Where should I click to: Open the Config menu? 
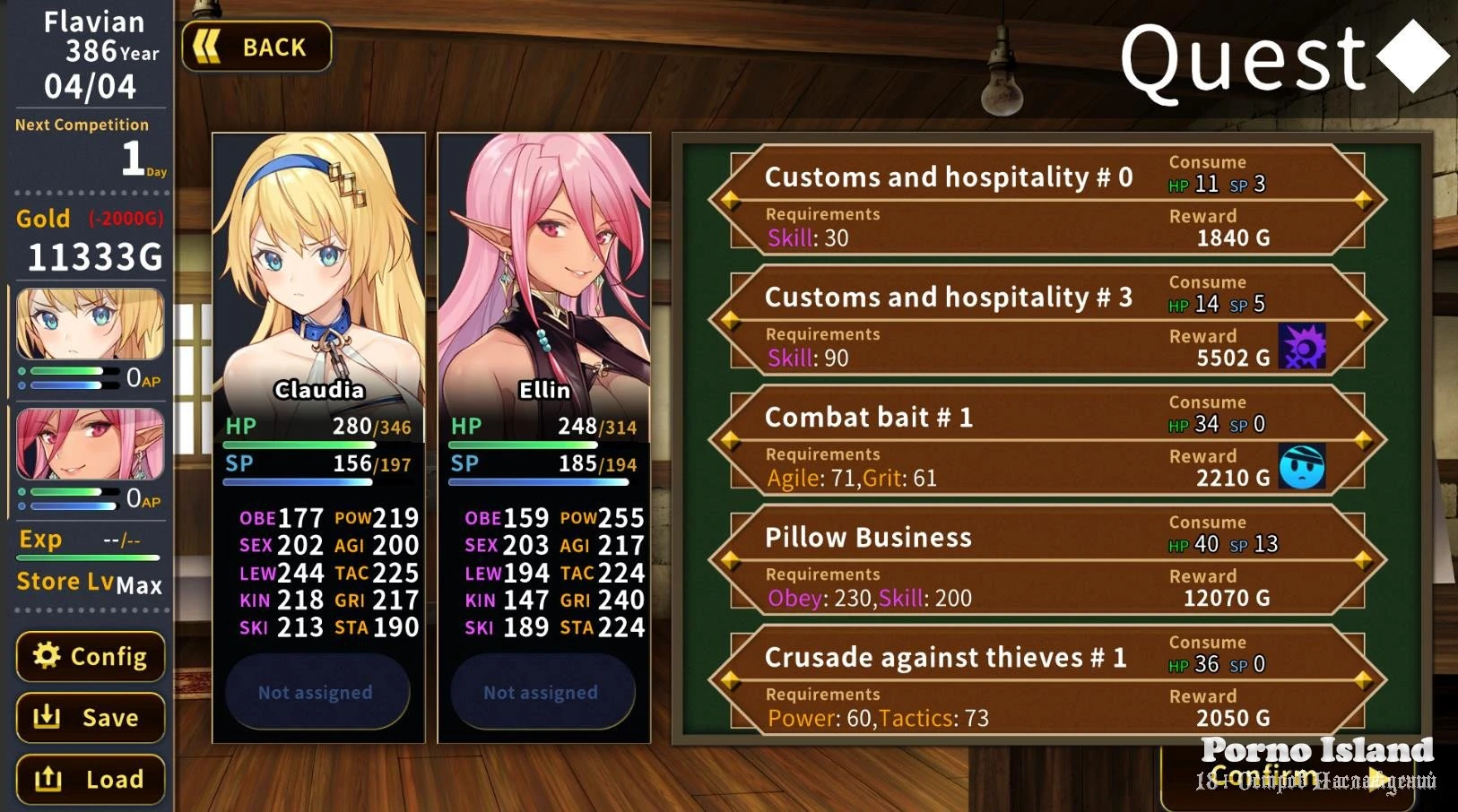coord(91,656)
